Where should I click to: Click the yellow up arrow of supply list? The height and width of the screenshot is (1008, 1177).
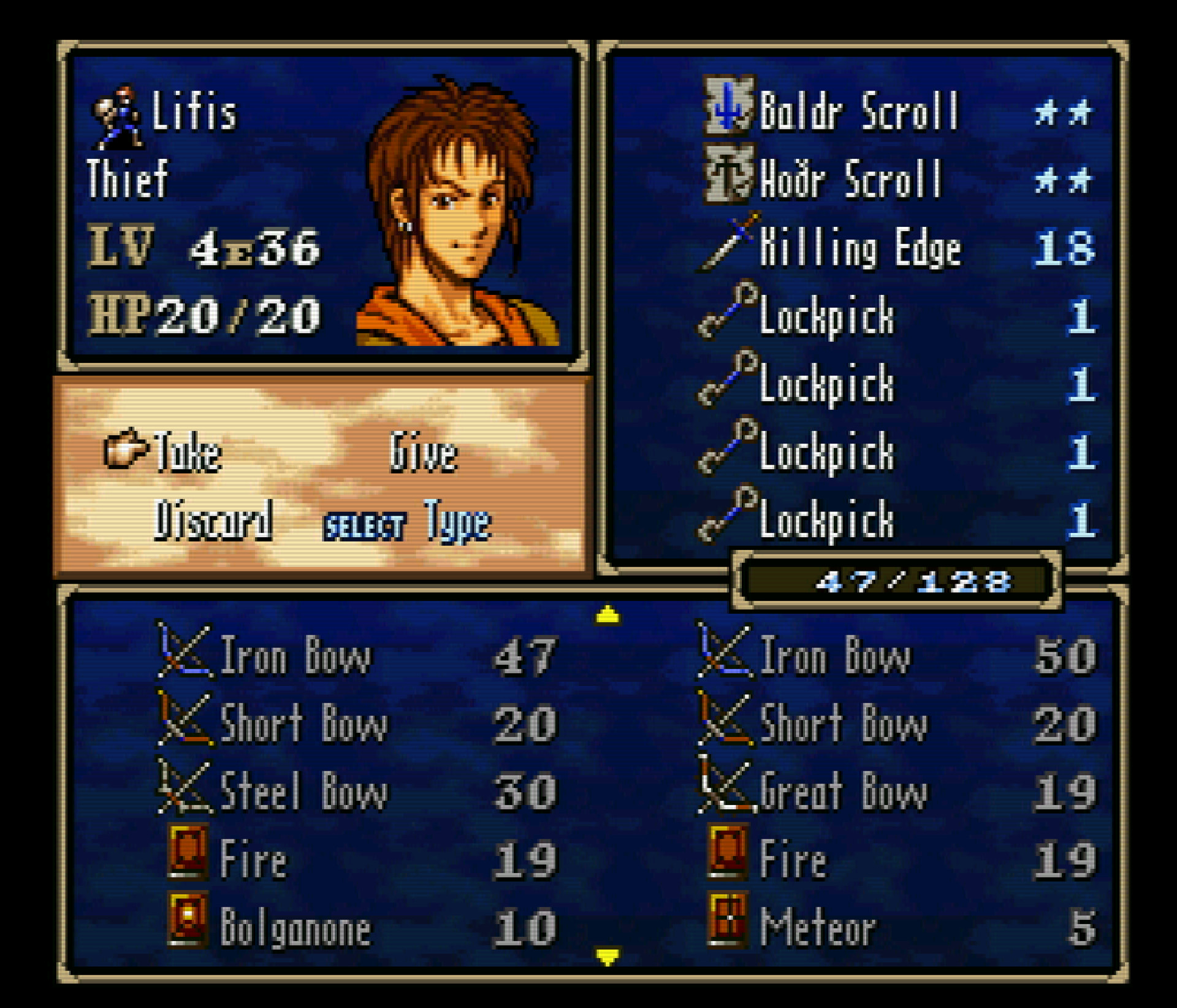click(x=608, y=614)
